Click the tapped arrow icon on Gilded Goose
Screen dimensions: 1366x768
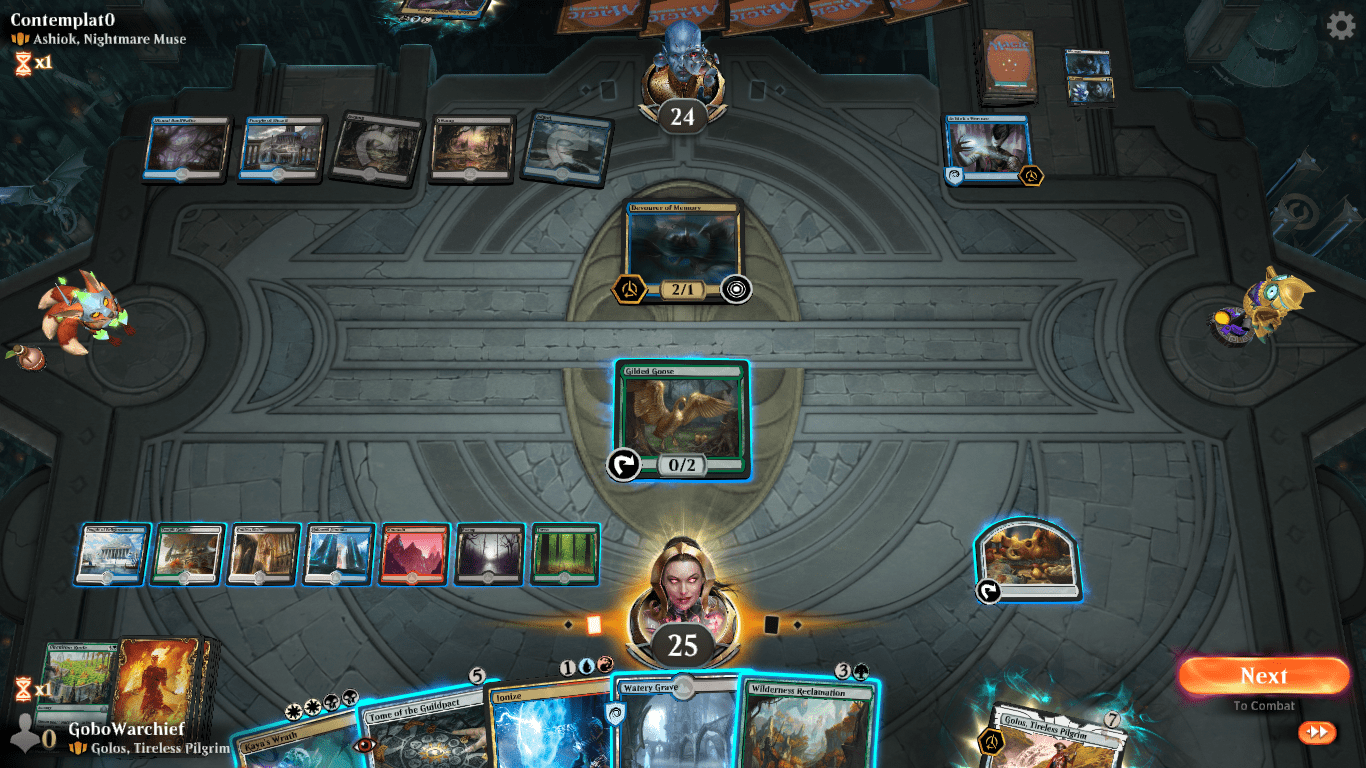[622, 464]
